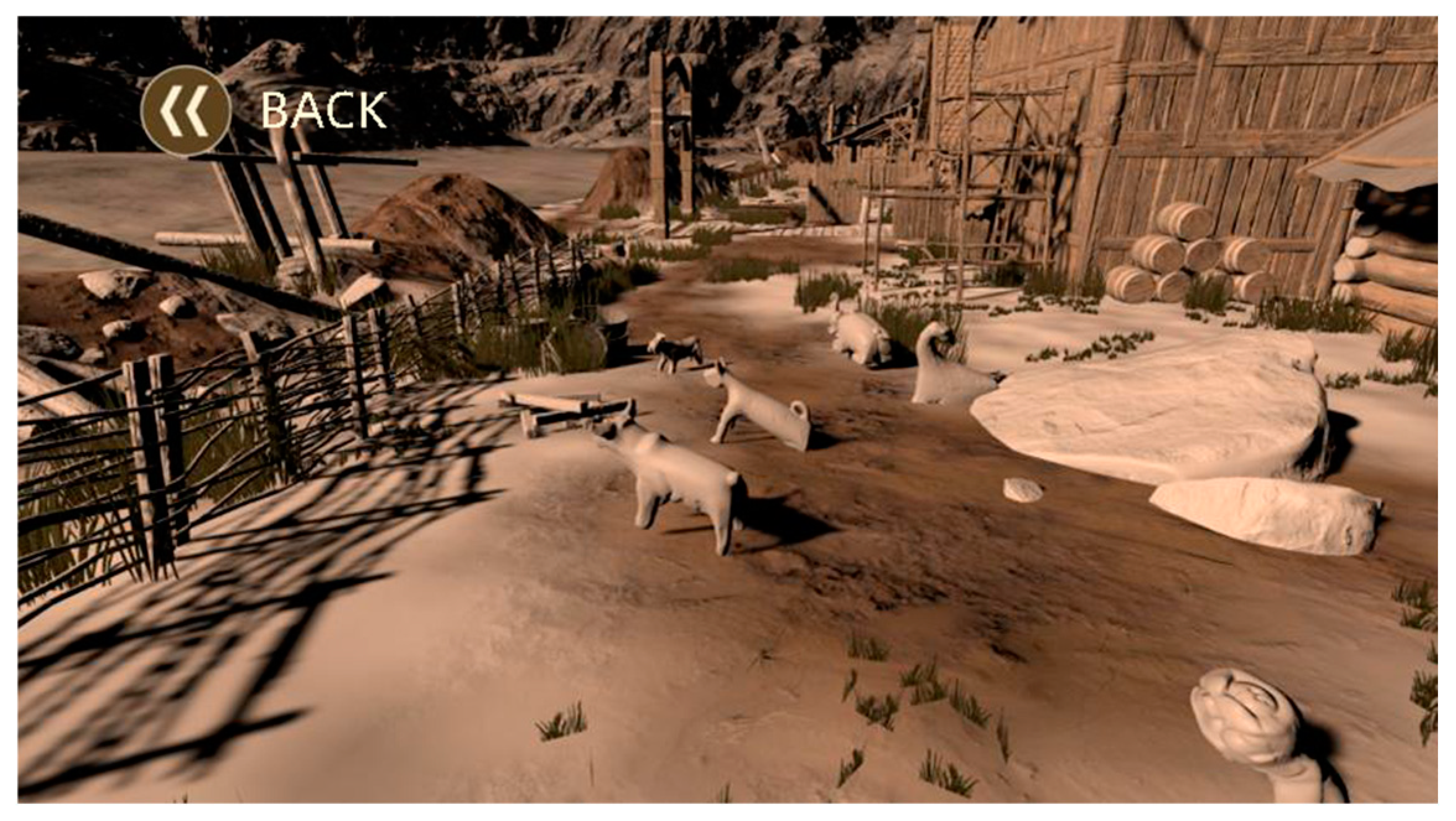
Task: Click the BACK button
Action: (186, 110)
